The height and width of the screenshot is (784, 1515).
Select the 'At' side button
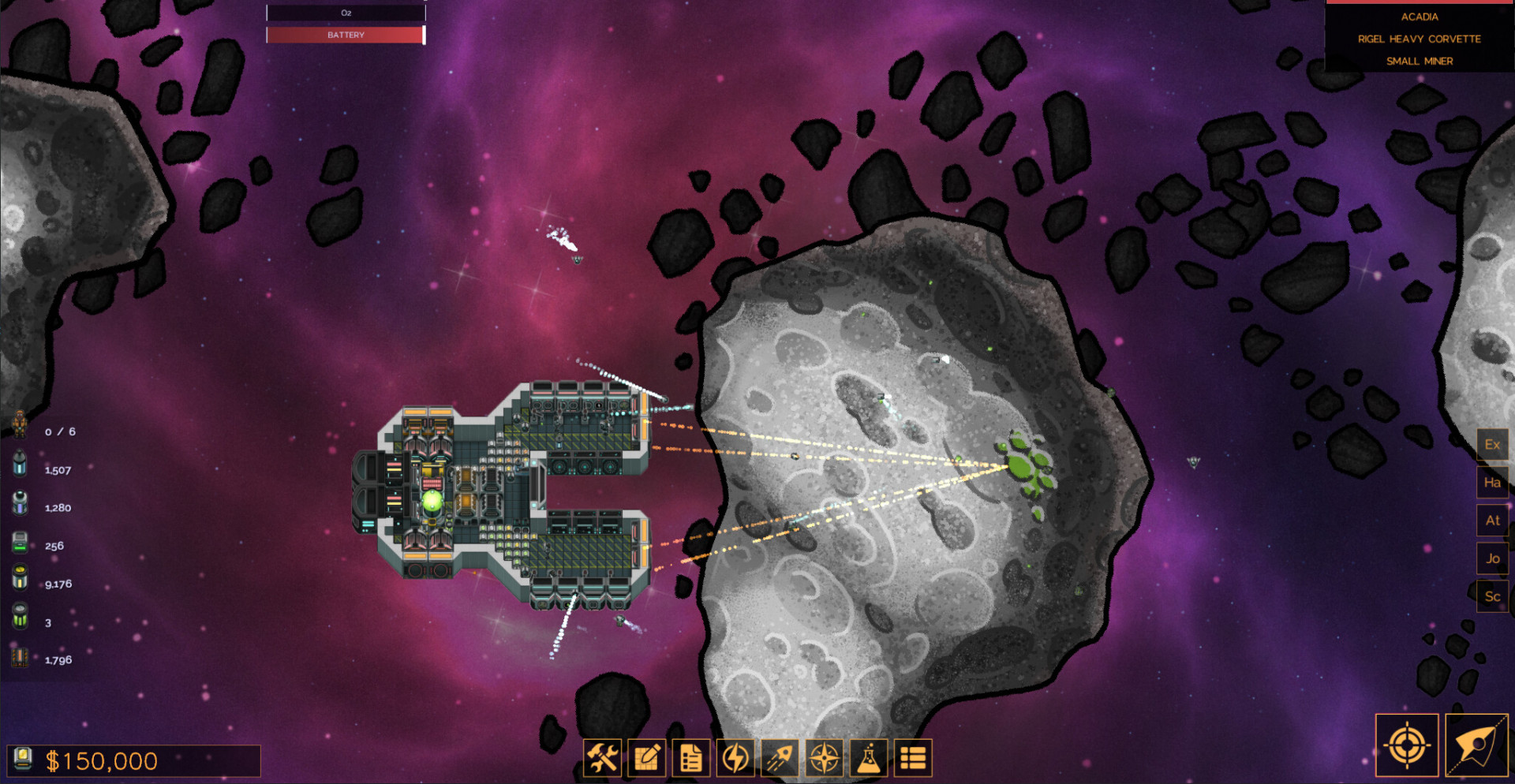click(1492, 521)
